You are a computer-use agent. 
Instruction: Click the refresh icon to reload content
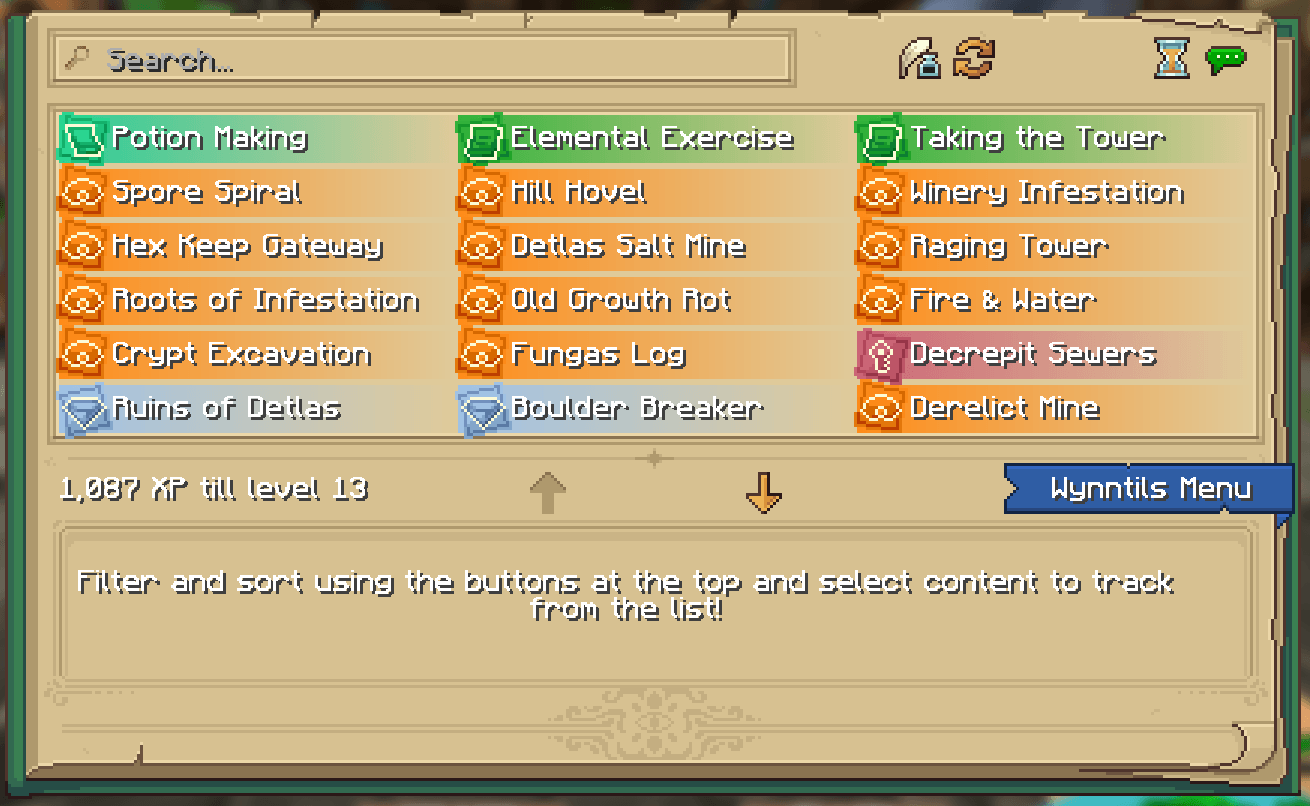point(972,59)
